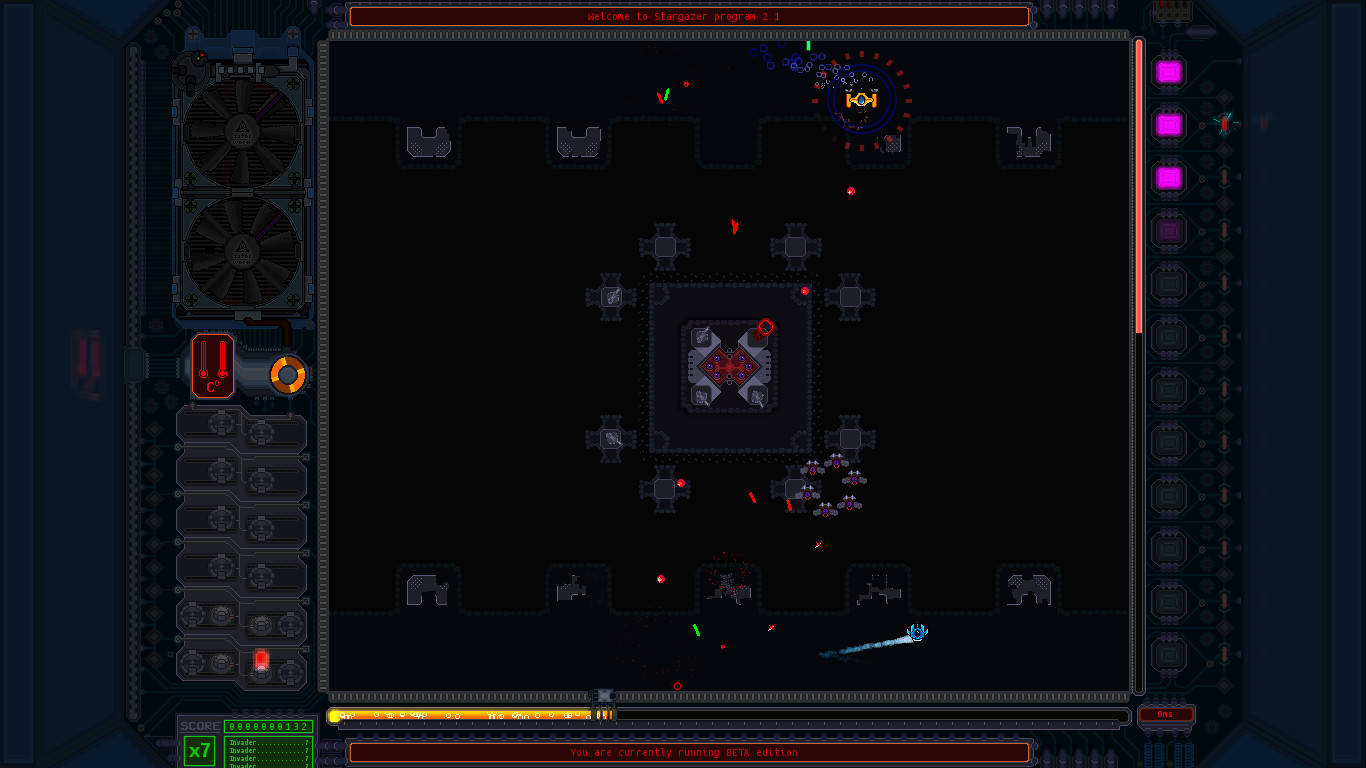Click the dim purple chip below the pink ones
The height and width of the screenshot is (768, 1366).
pos(1167,230)
